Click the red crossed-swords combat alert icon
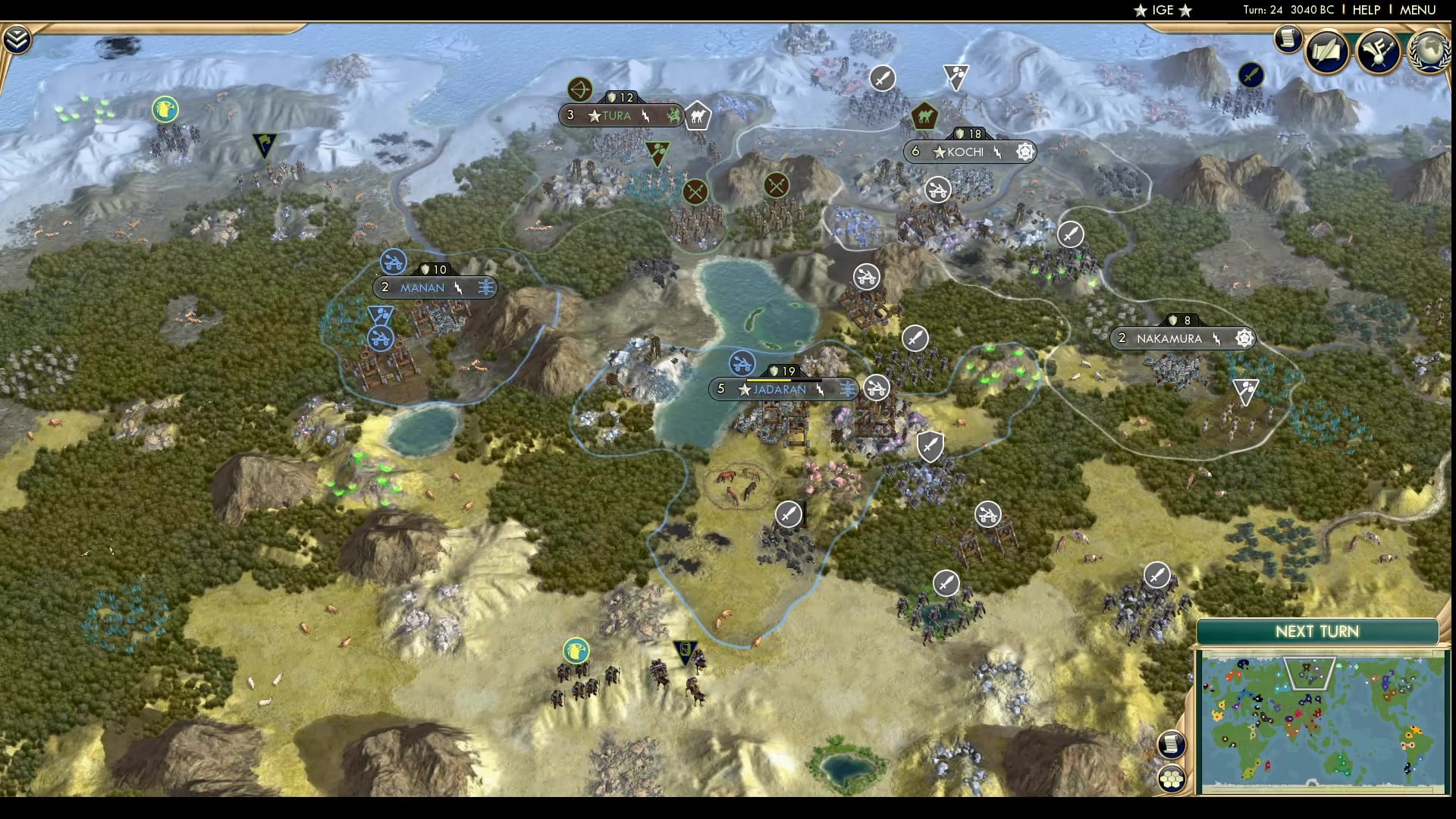 695,190
